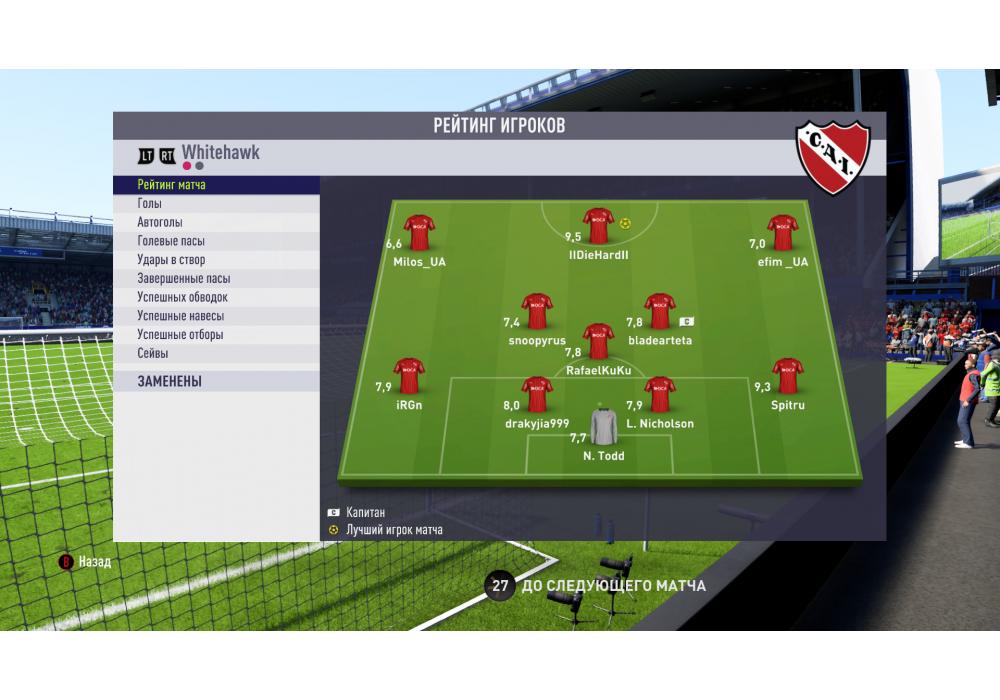Show the Сейвы stat category
The image size is (1000, 700).
point(216,353)
